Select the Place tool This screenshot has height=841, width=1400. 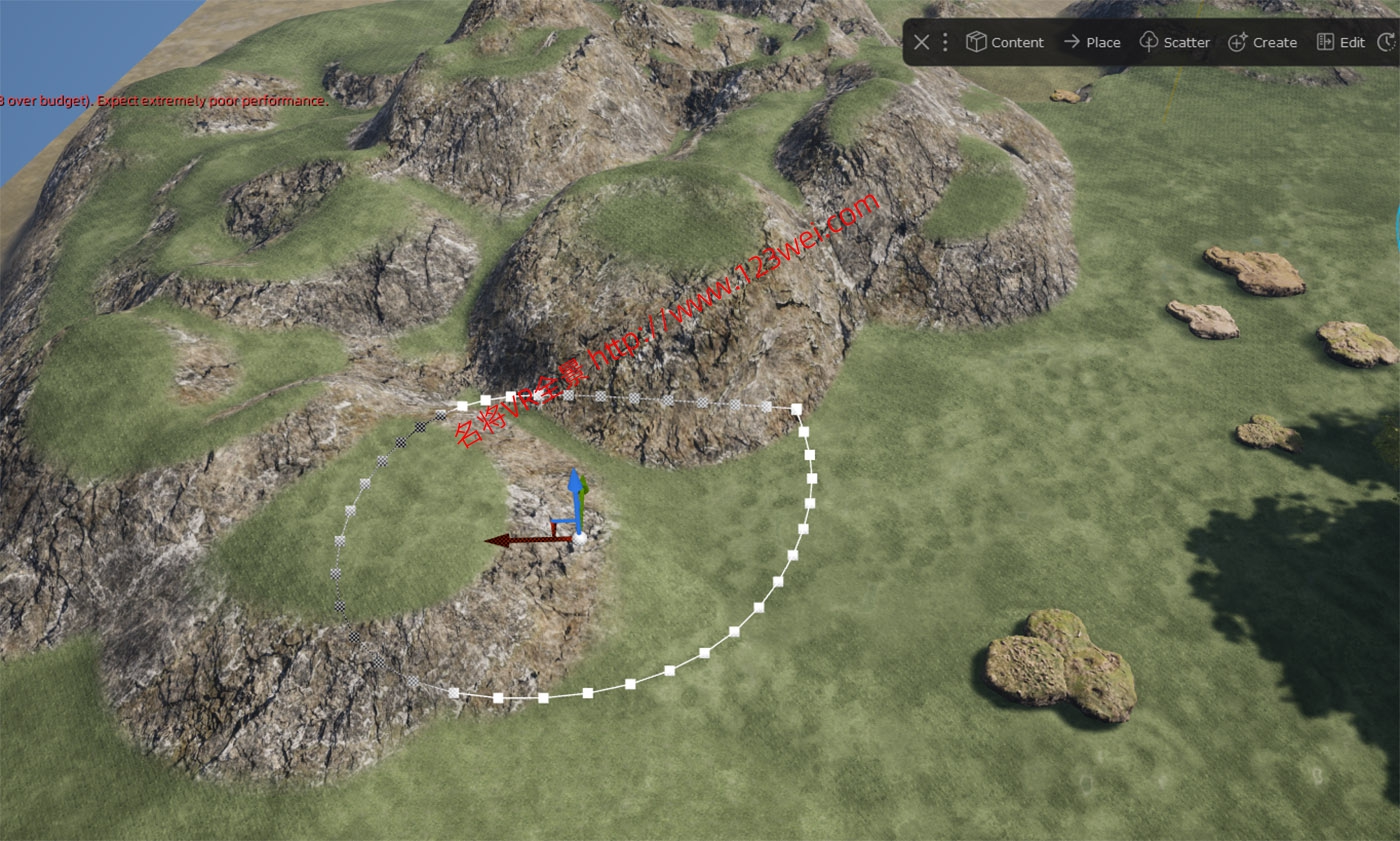point(1091,42)
